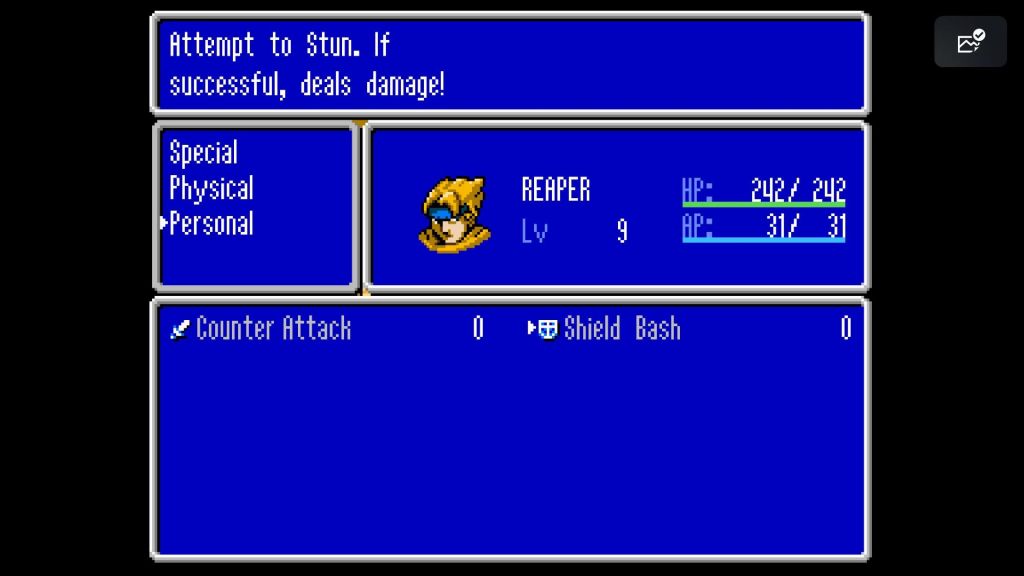Choose the Physical skill category
The height and width of the screenshot is (576, 1024).
pos(211,188)
